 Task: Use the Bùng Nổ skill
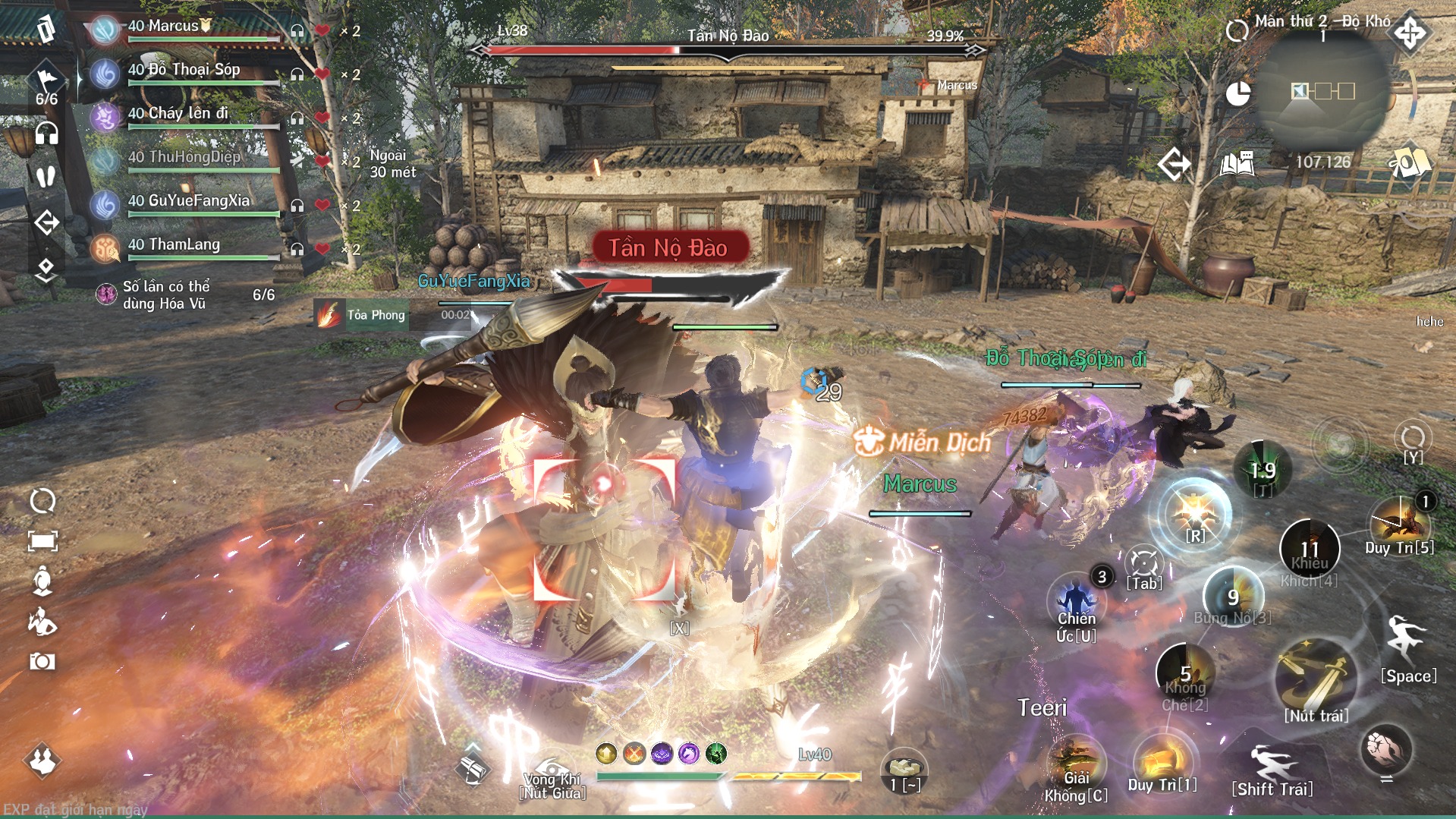click(x=1233, y=596)
